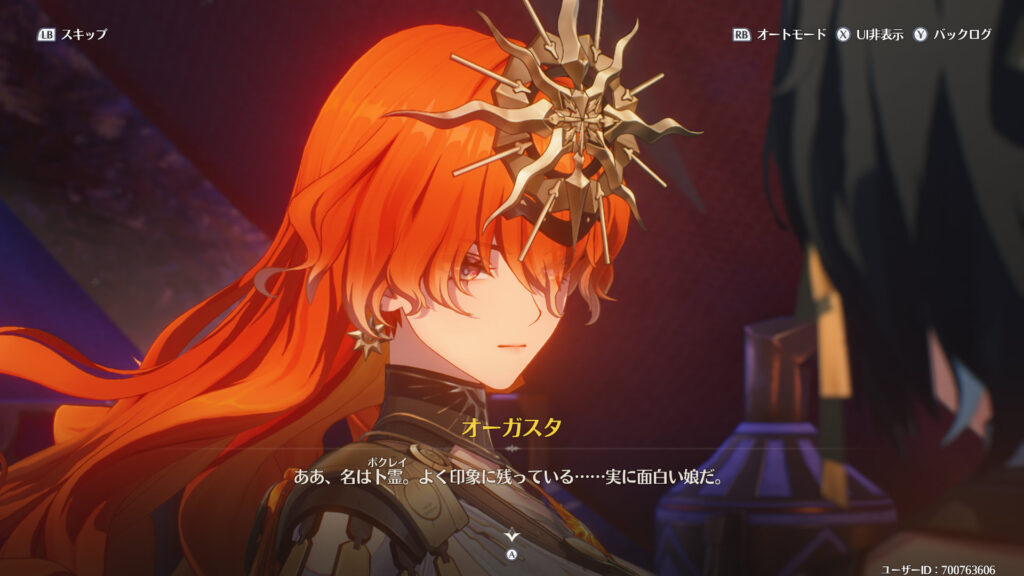Viewport: 1024px width, 576px height.
Task: Advance dialogue with the continue arrow
Action: click(x=512, y=537)
